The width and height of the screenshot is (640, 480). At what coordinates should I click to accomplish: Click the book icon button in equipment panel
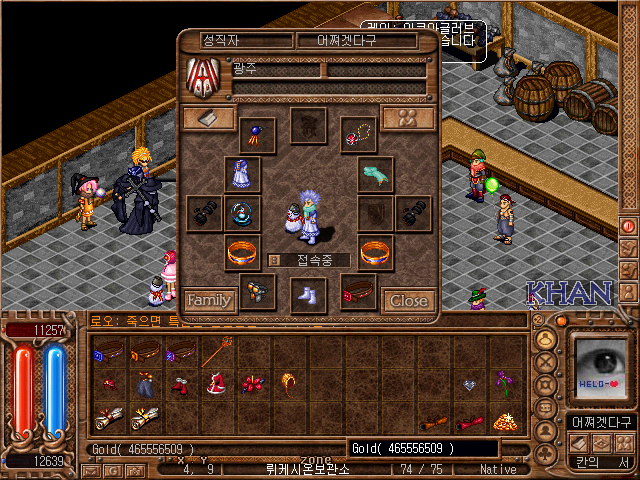[209, 118]
